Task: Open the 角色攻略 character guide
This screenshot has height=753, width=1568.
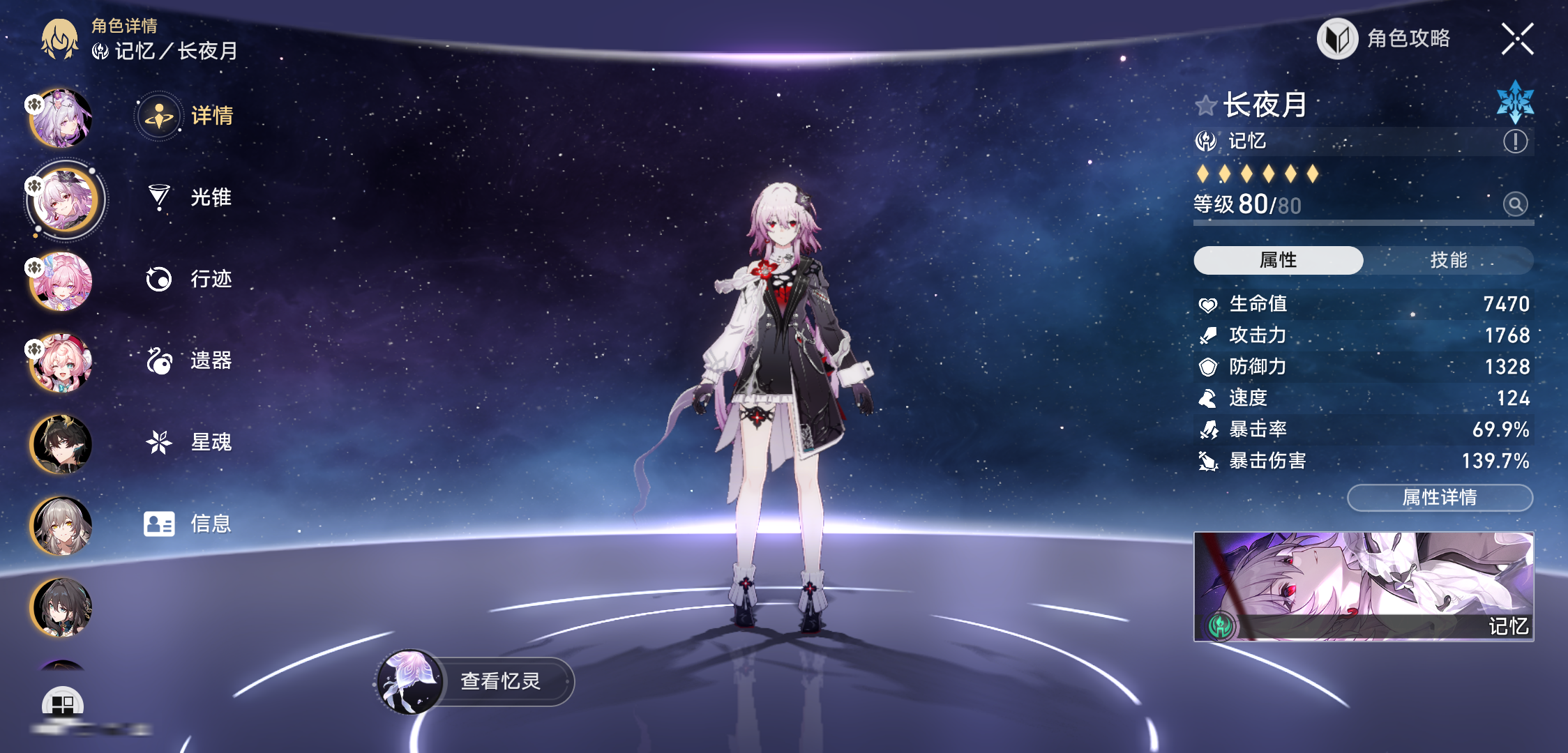Action: click(x=1385, y=39)
